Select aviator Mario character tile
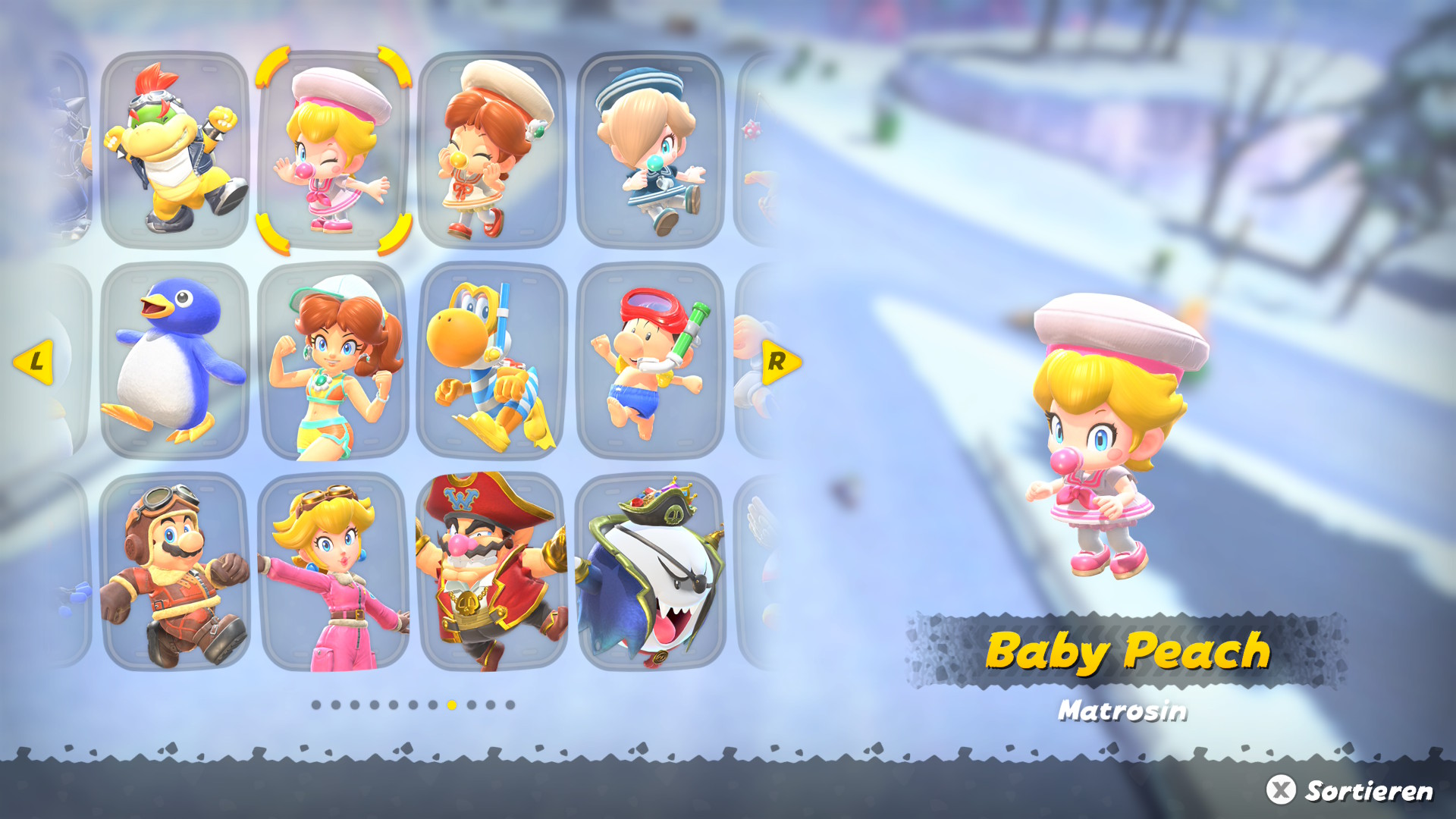 click(x=174, y=572)
